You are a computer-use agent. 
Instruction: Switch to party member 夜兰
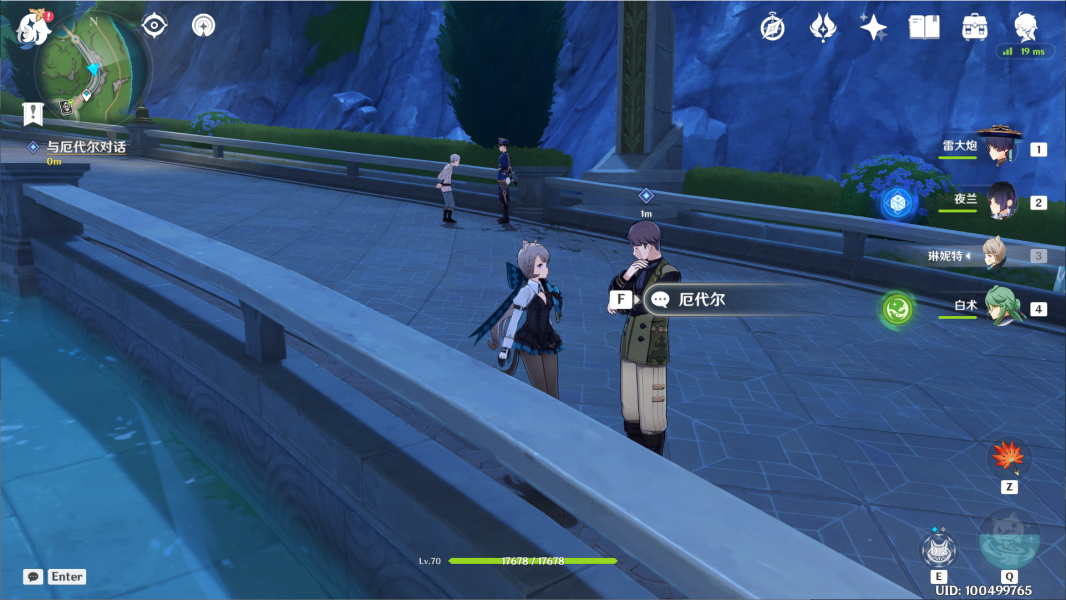click(x=1000, y=201)
